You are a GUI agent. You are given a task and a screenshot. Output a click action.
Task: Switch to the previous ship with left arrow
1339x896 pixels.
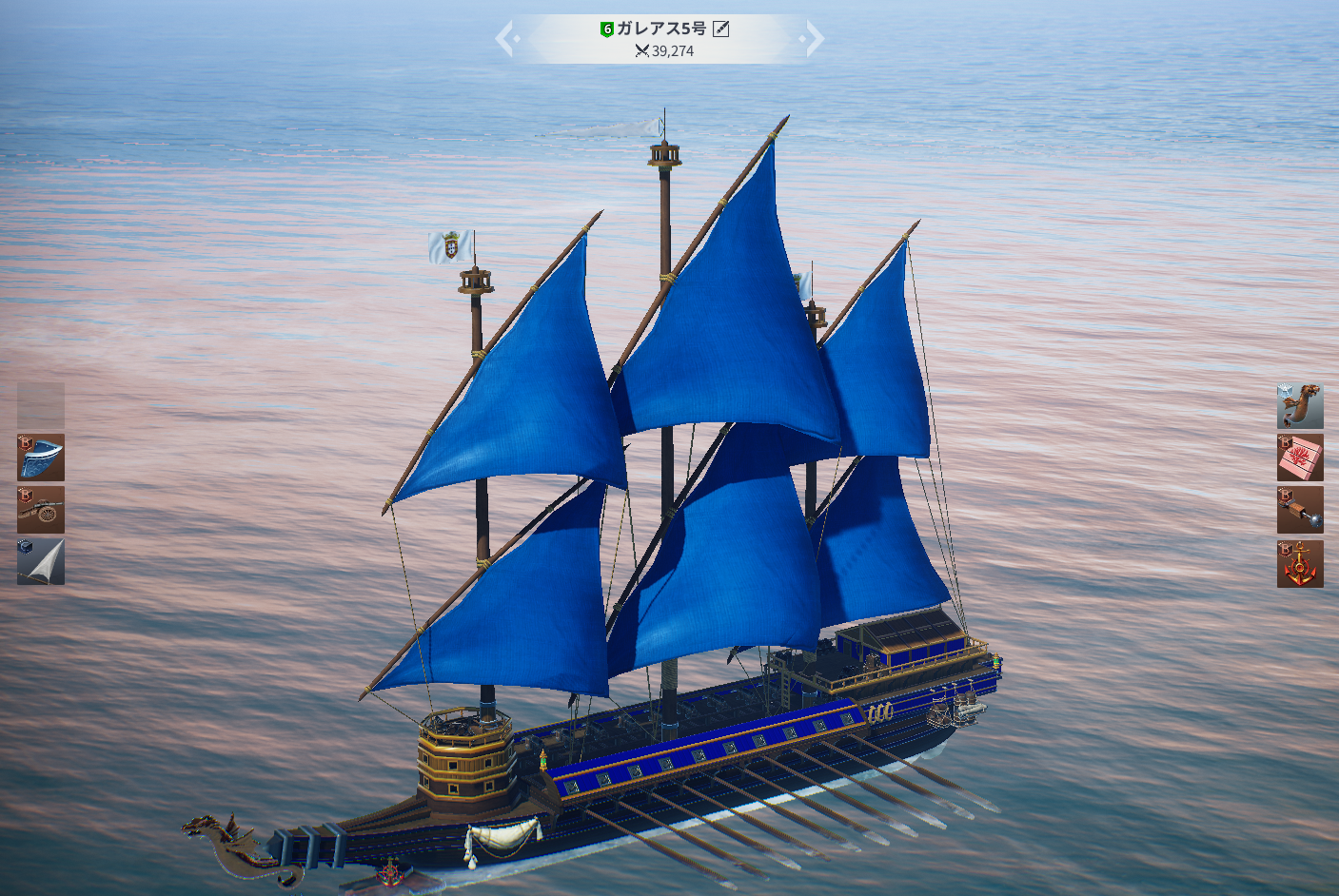(505, 39)
